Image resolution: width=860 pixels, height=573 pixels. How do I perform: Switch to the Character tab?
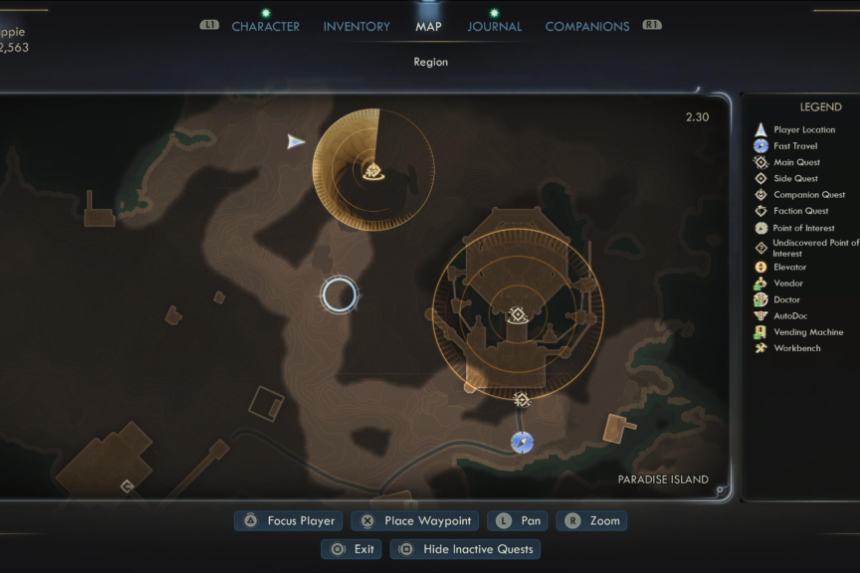pos(265,26)
